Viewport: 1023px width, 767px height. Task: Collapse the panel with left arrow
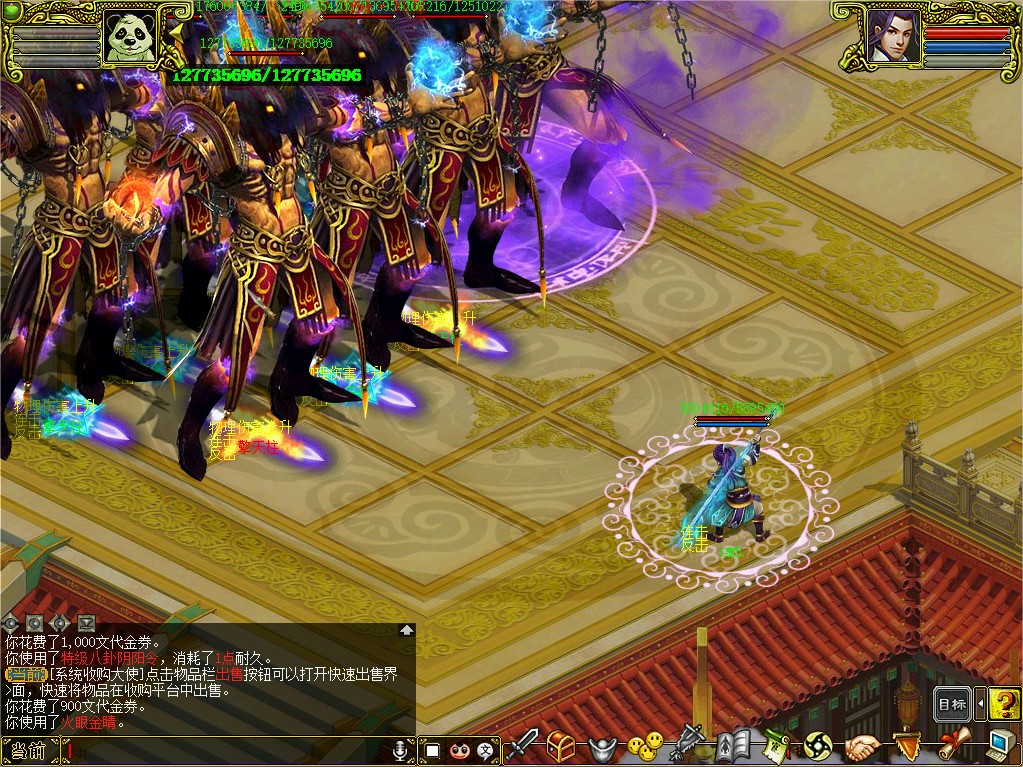point(980,704)
